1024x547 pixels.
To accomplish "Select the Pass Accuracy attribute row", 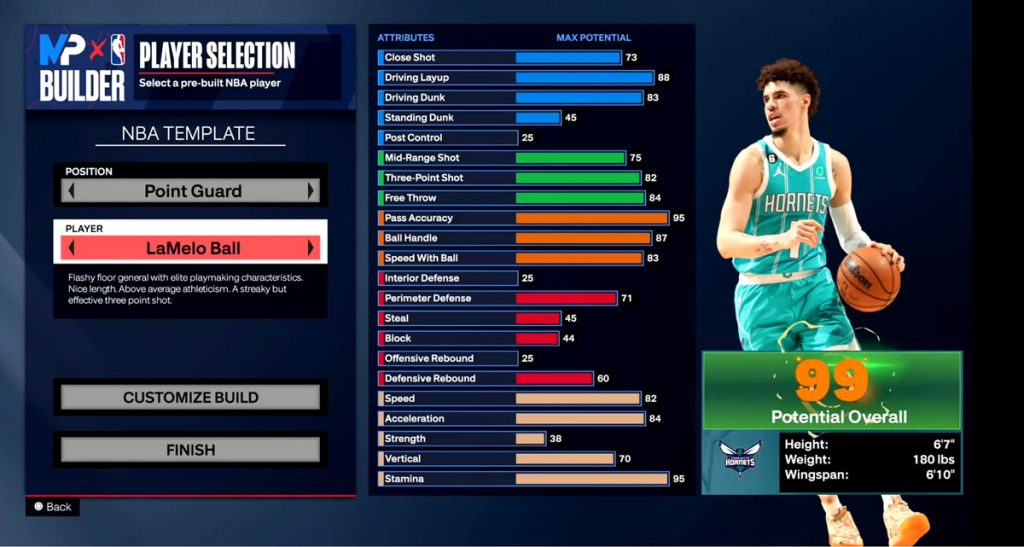I will click(522, 218).
